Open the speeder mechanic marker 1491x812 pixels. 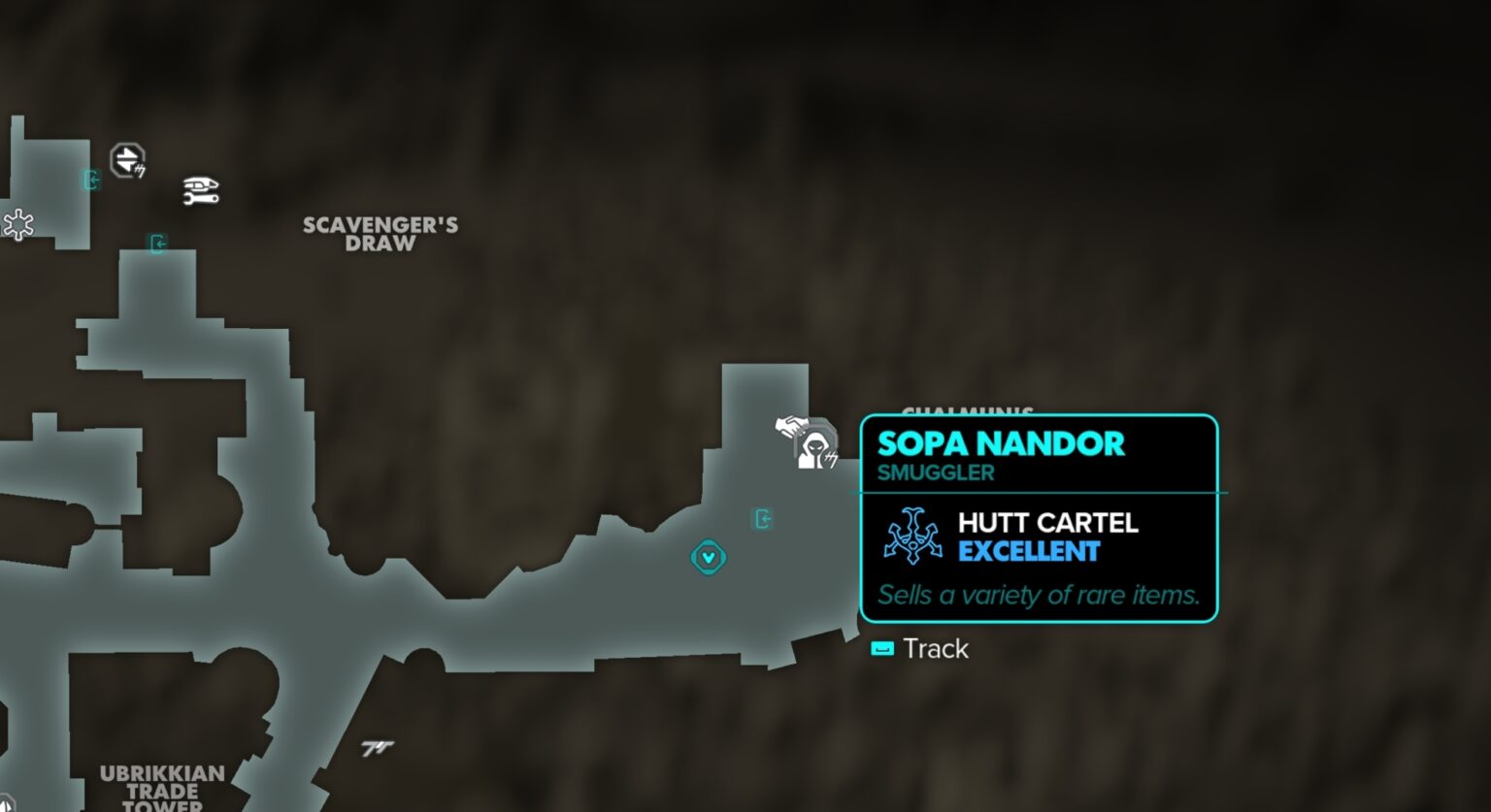202,190
